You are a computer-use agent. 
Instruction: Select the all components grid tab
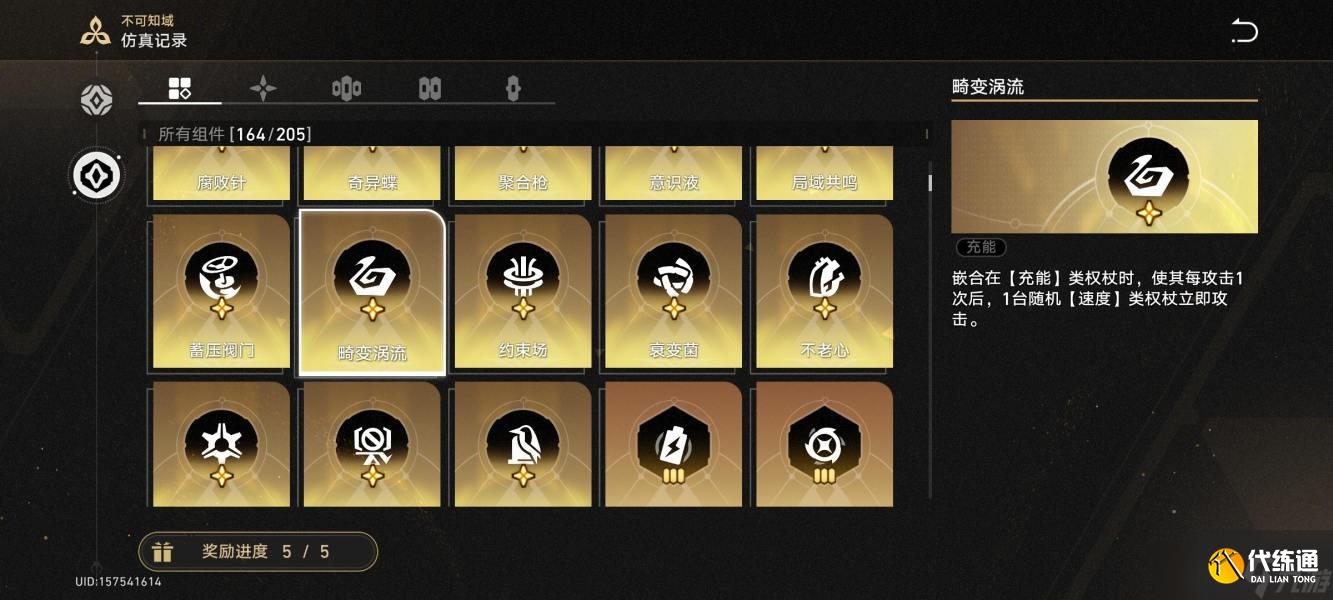[x=180, y=88]
